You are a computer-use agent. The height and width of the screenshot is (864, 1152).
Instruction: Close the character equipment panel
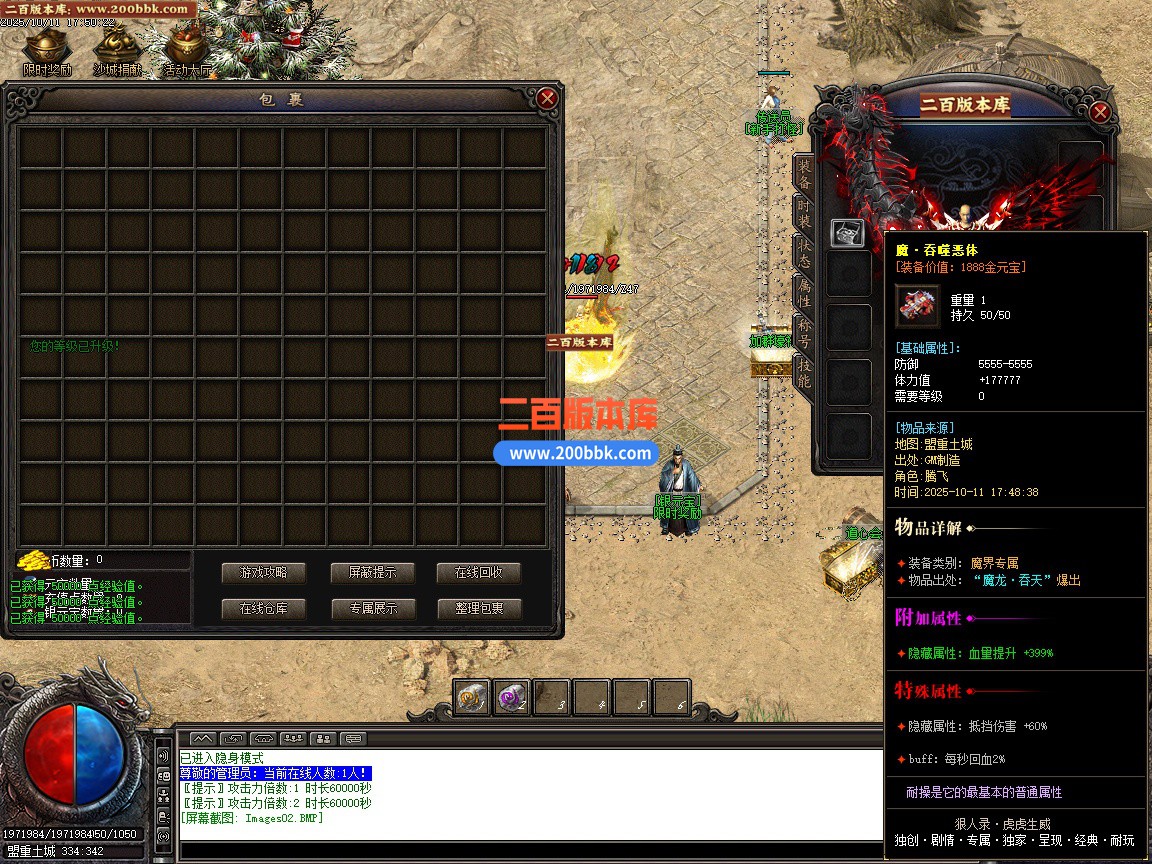point(1100,112)
